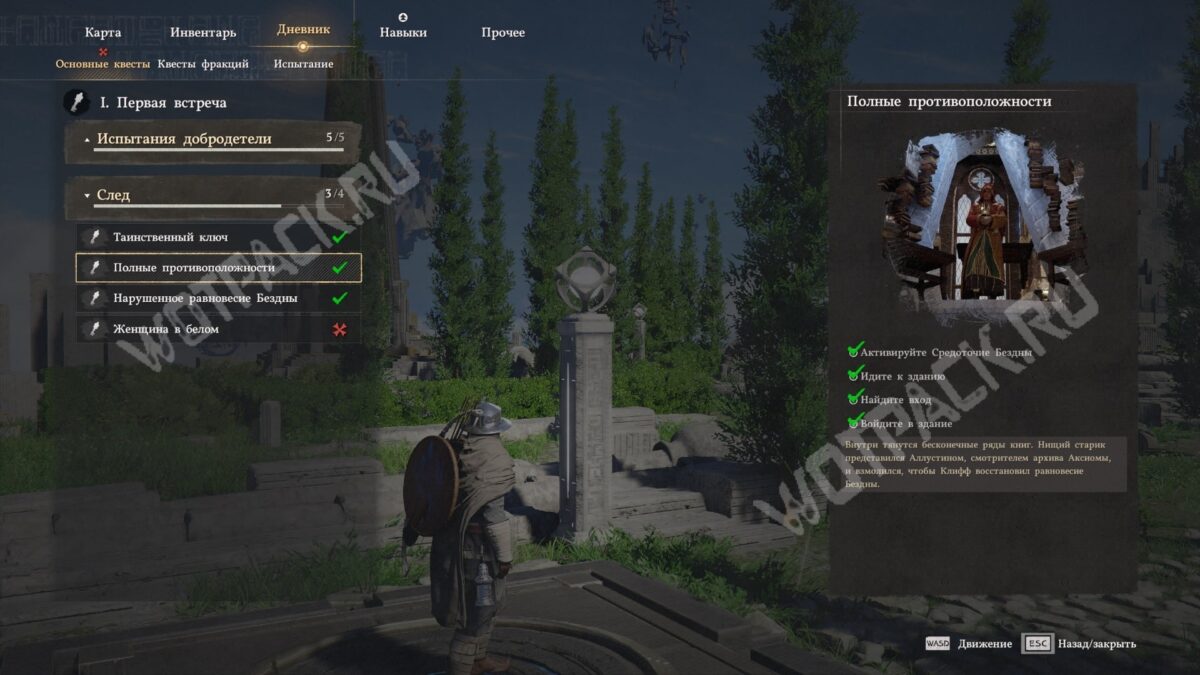Show Основные квесты sub-tab
1200x675 pixels.
103,64
